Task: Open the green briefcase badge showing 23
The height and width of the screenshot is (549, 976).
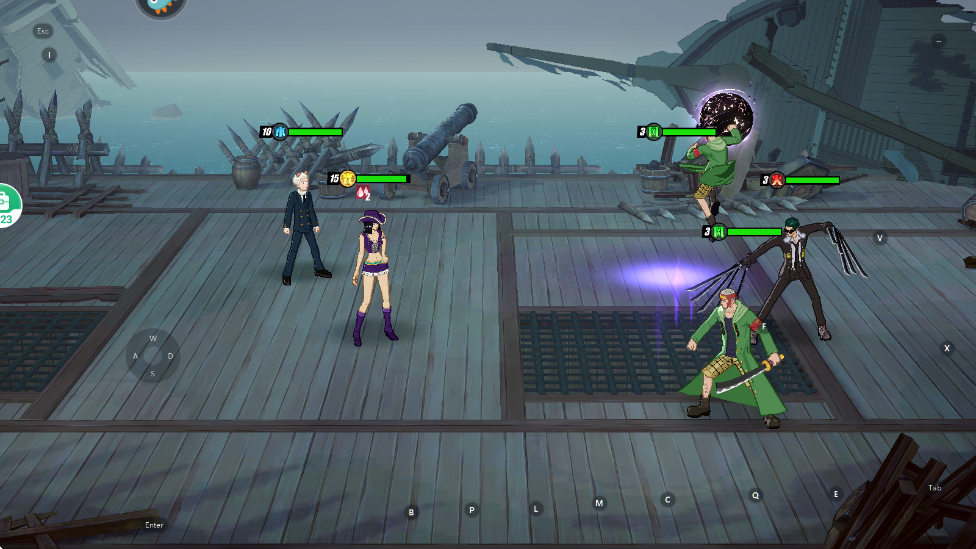Action: [6, 205]
